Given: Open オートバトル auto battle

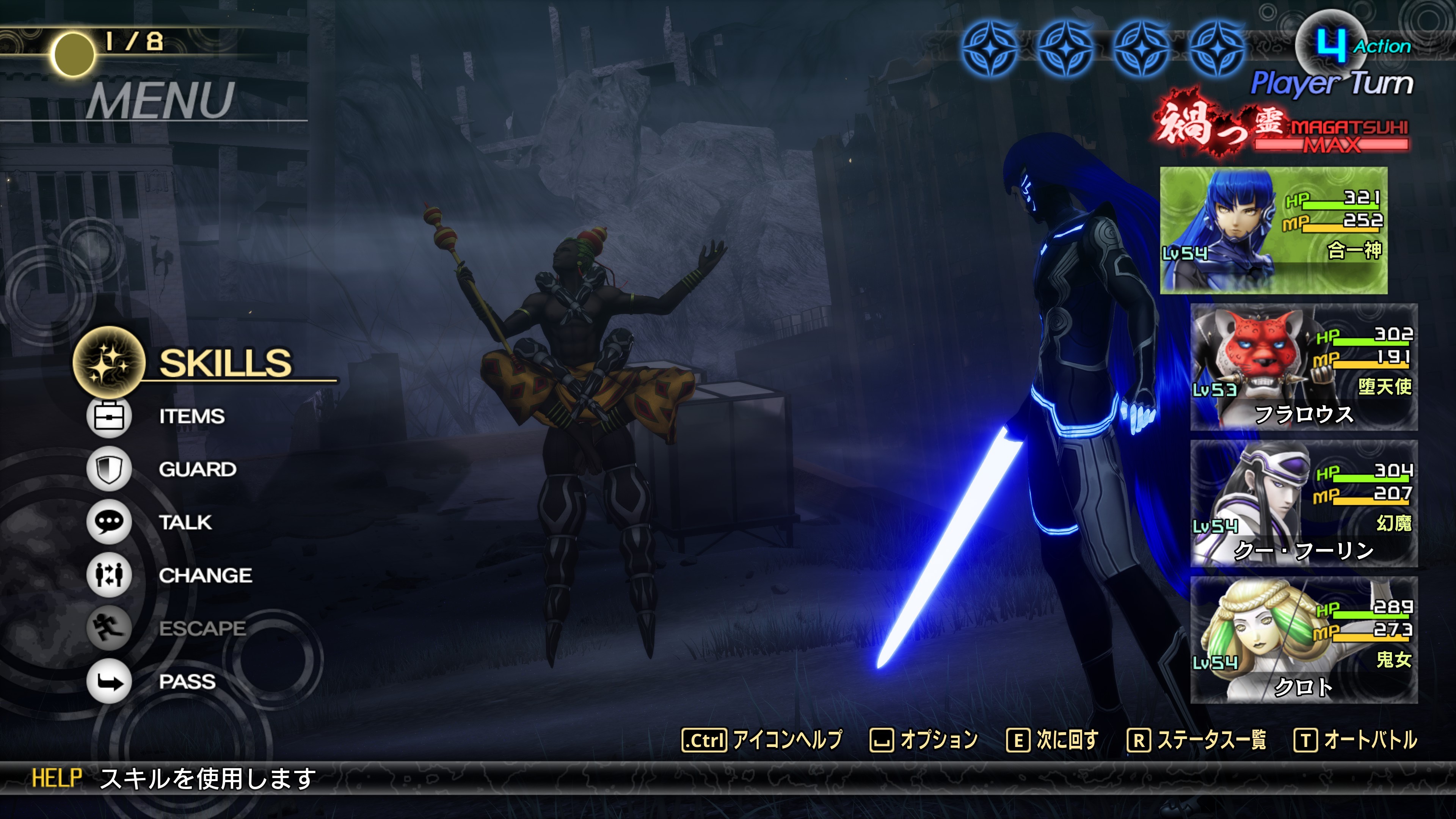Looking at the screenshot, I should [1356, 740].
